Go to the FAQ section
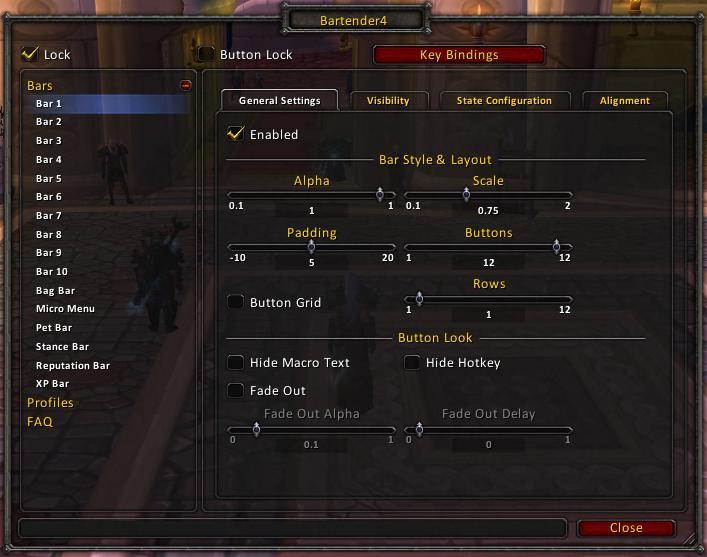The height and width of the screenshot is (557, 707). coord(40,421)
